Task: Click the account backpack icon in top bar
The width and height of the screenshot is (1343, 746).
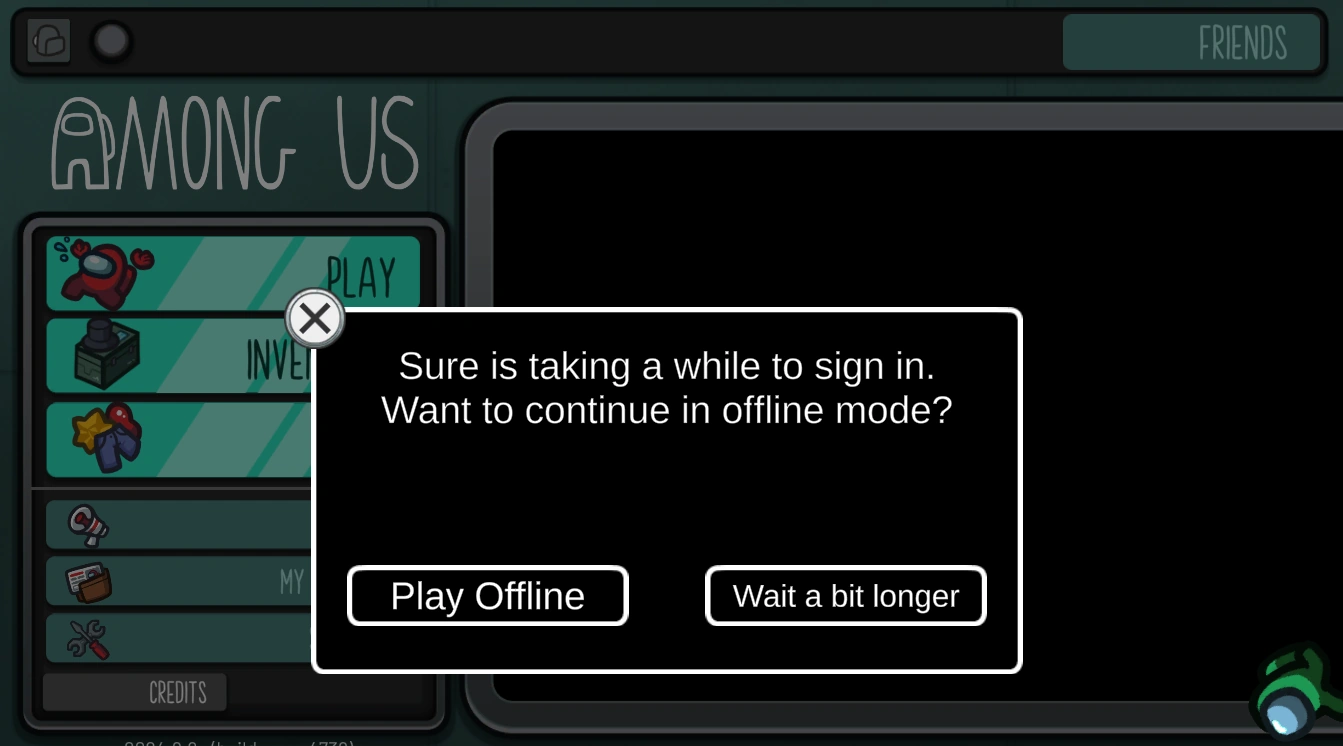Action: tap(47, 41)
